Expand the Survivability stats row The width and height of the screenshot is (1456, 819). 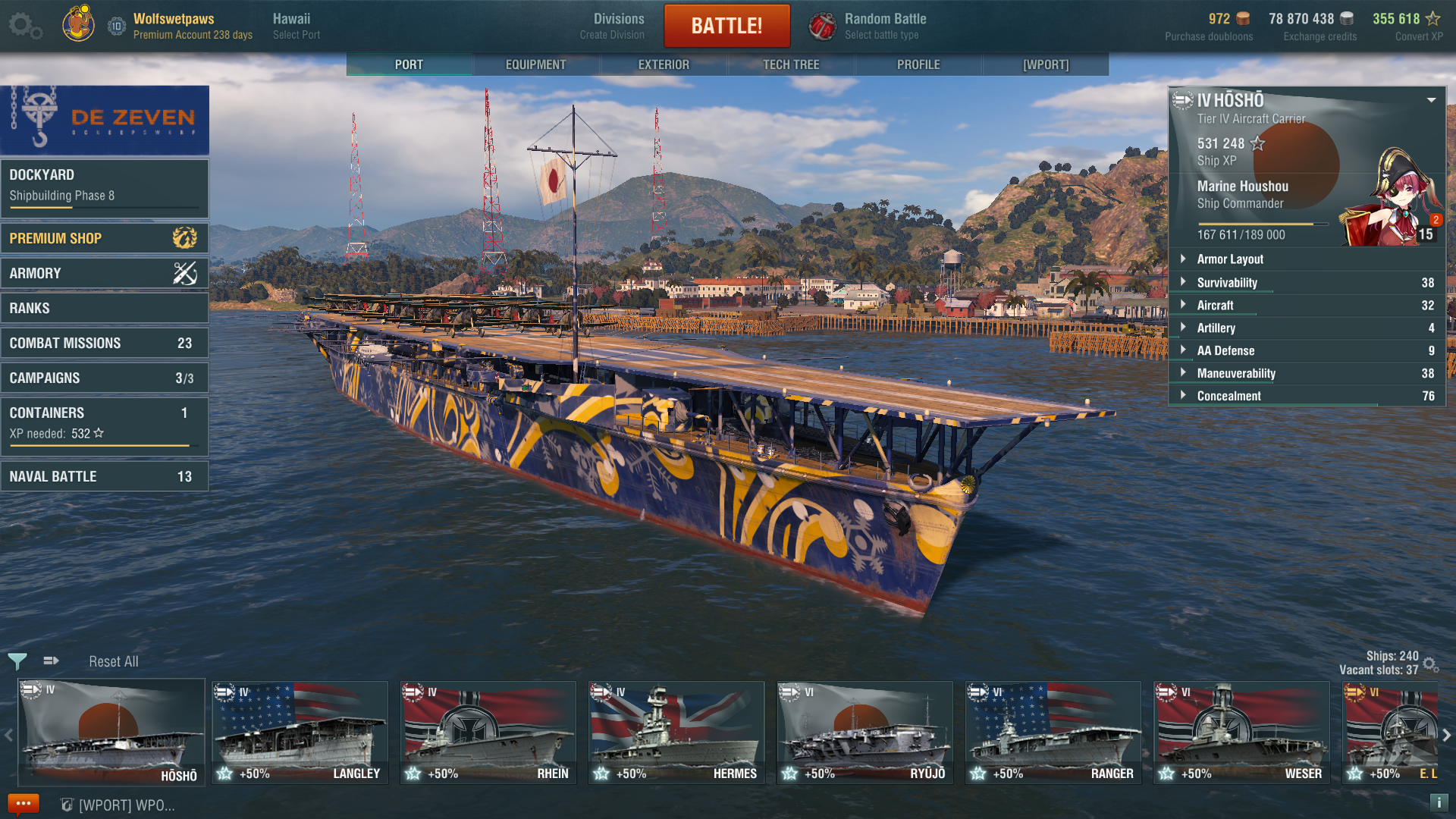tap(1307, 282)
